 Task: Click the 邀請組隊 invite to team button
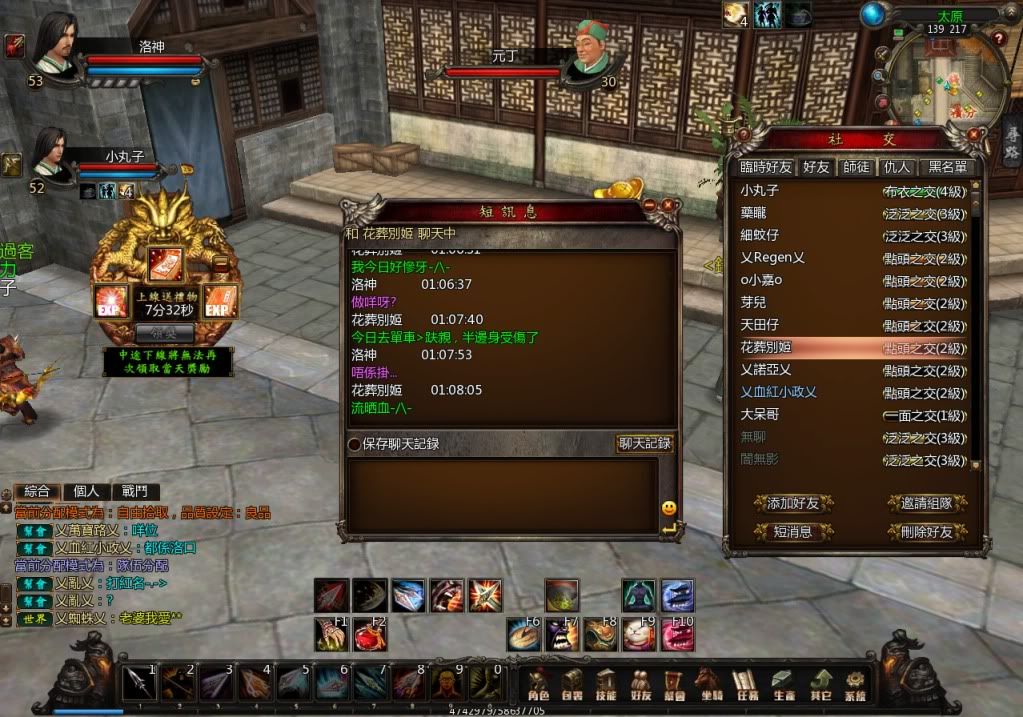coord(926,503)
